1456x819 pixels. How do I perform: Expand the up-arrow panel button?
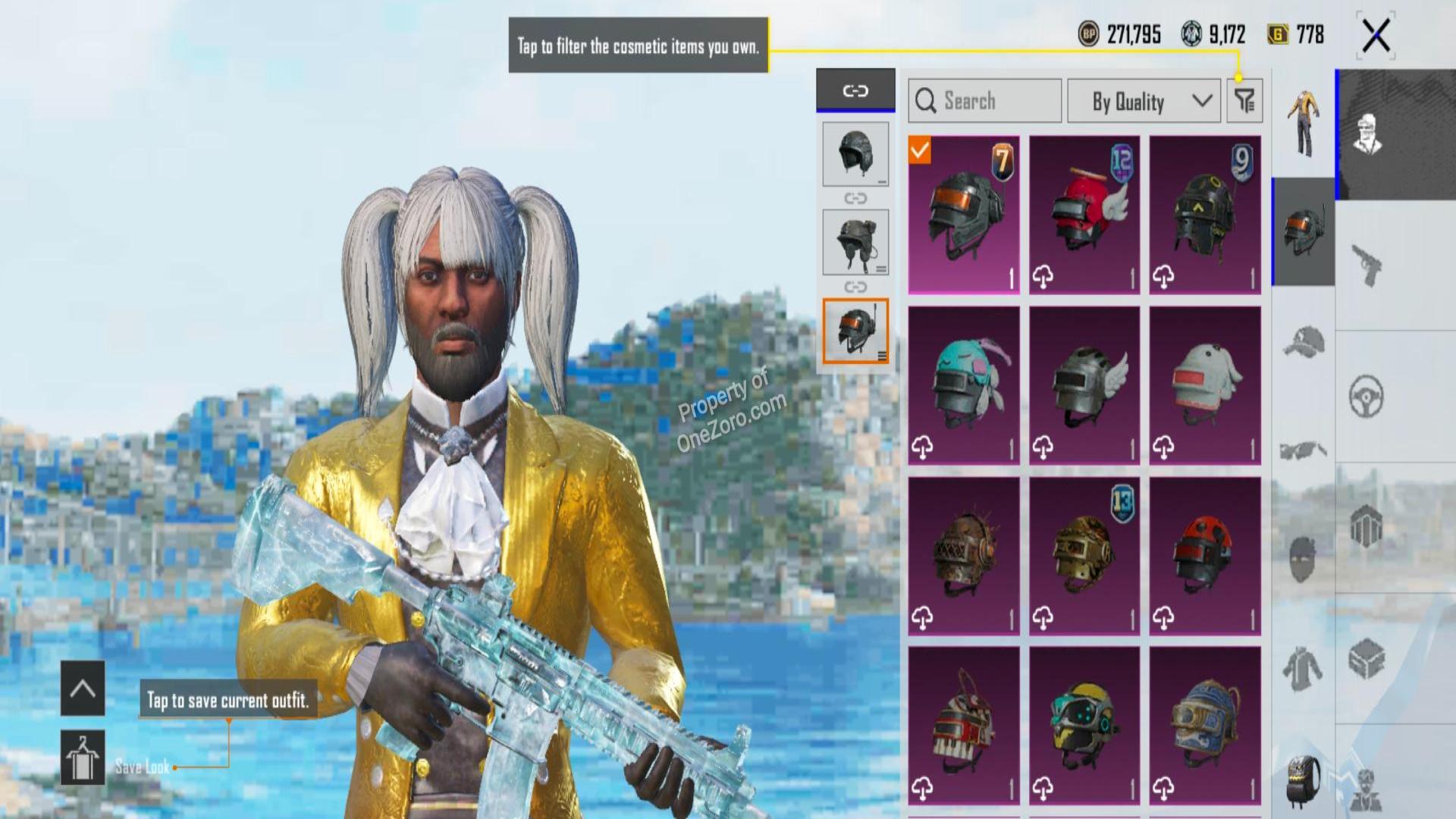tap(83, 689)
